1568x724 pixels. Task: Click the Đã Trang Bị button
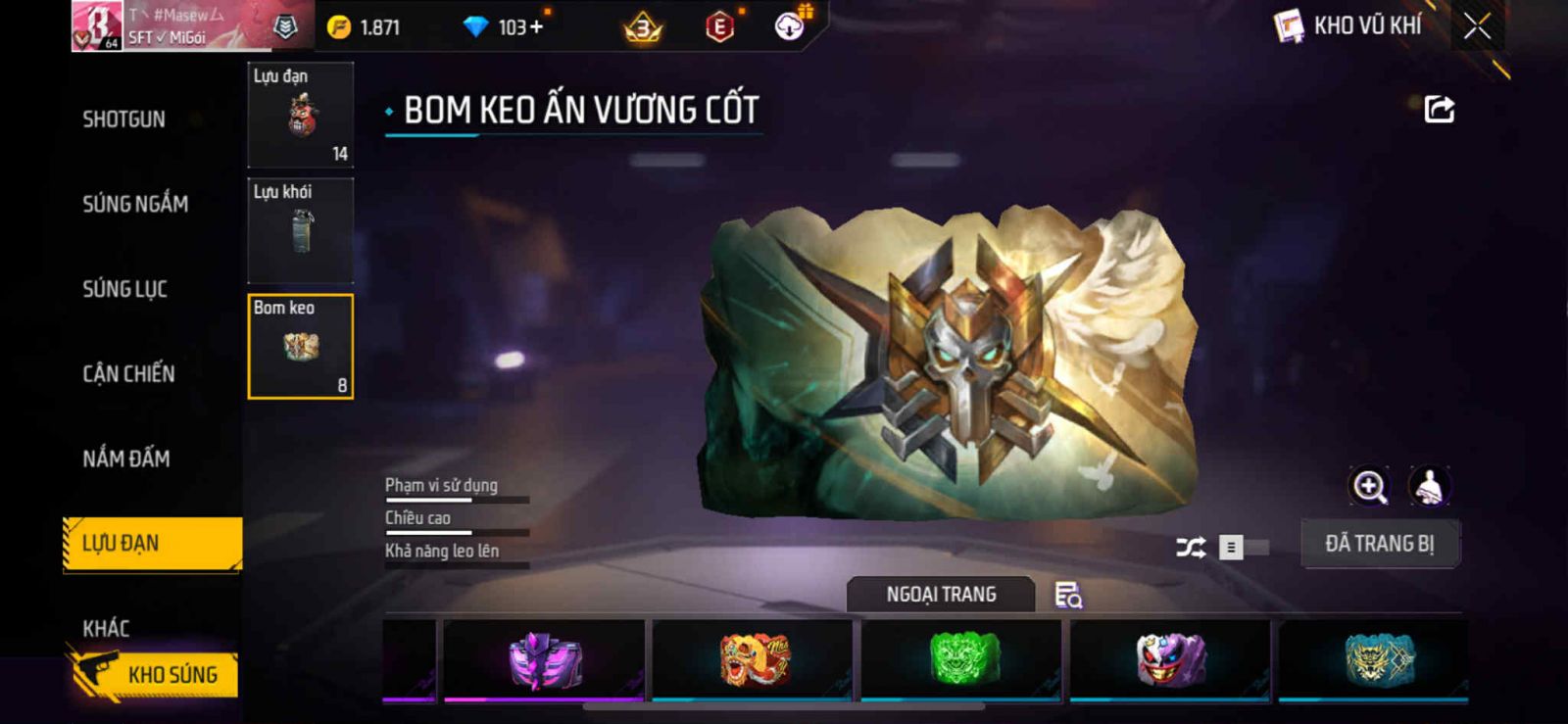(x=1380, y=544)
